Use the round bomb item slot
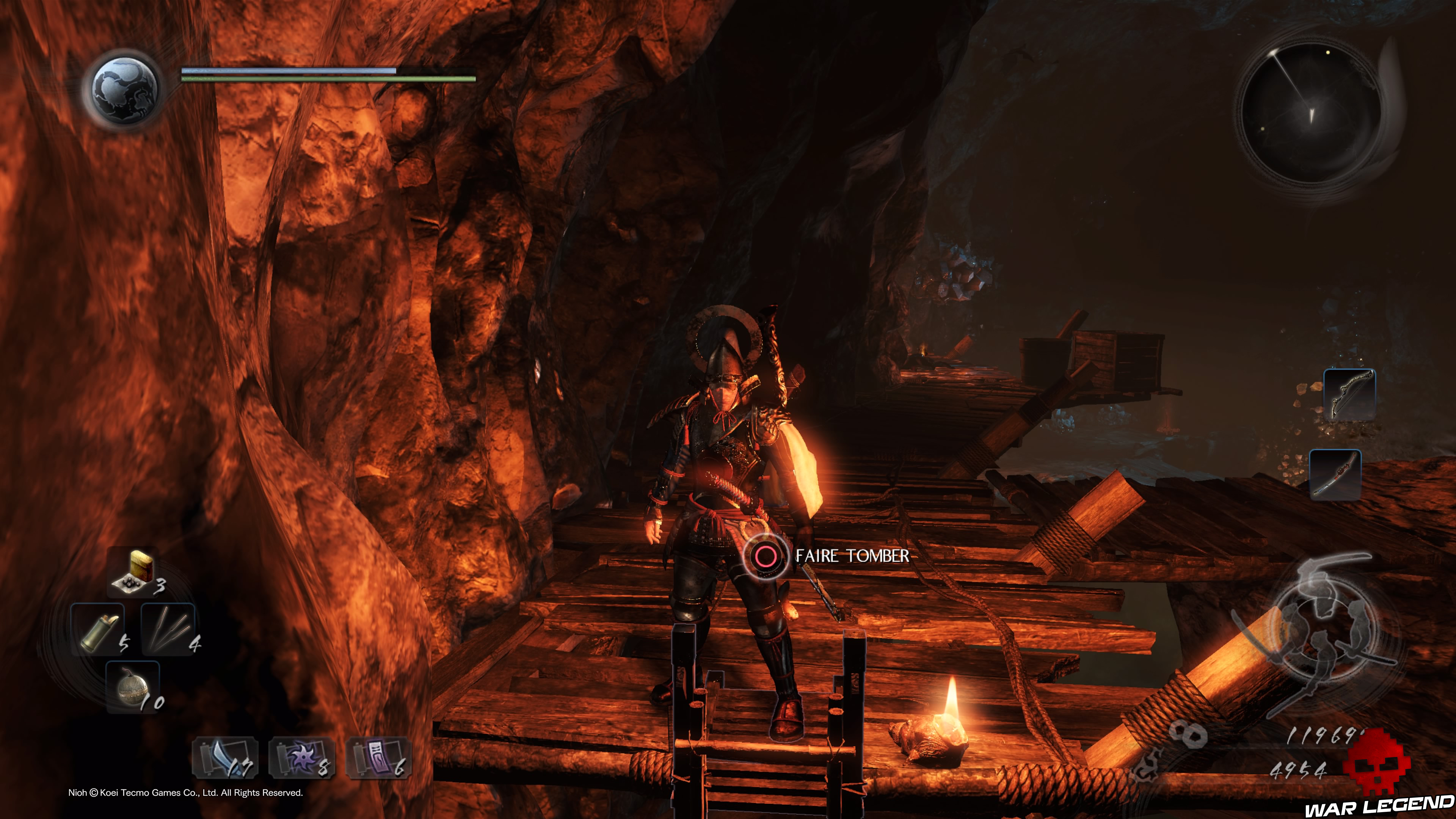Viewport: 1456px width, 819px height. (133, 687)
